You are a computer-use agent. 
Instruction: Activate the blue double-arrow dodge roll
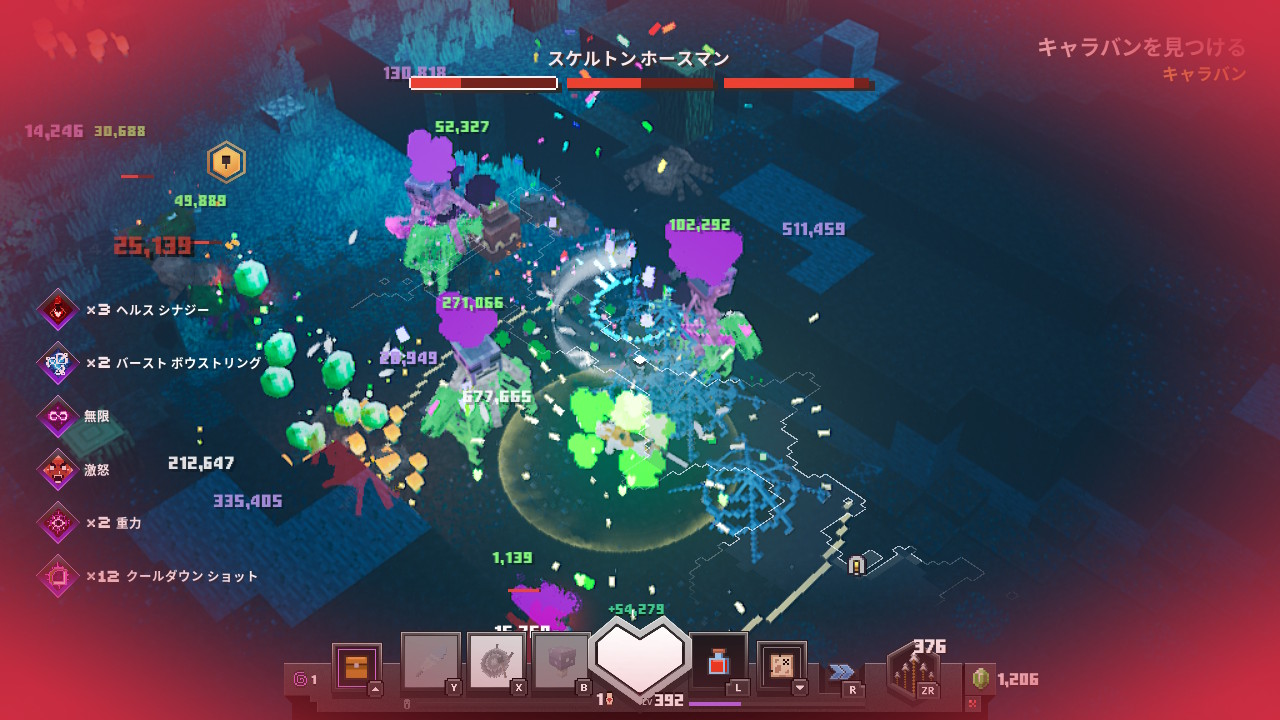[x=842, y=672]
